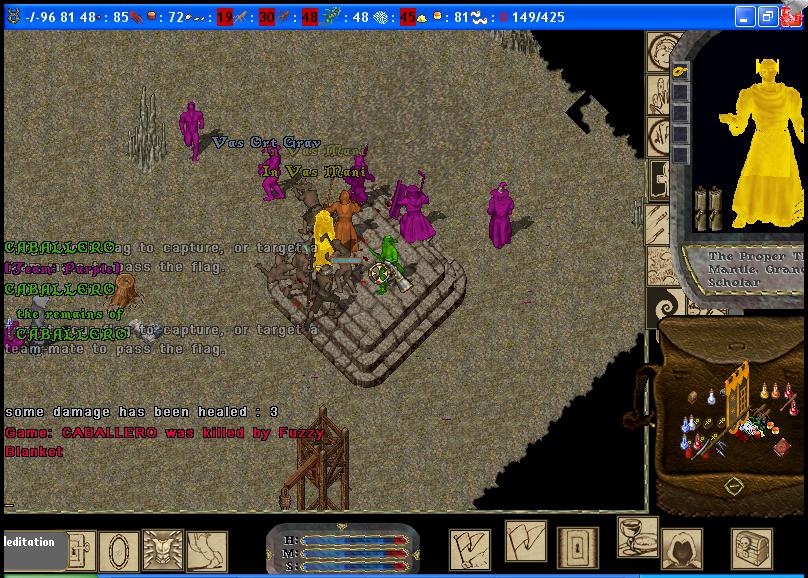The height and width of the screenshot is (578, 808).
Task: Click the spiral icon above the backpack
Action: (663, 305)
